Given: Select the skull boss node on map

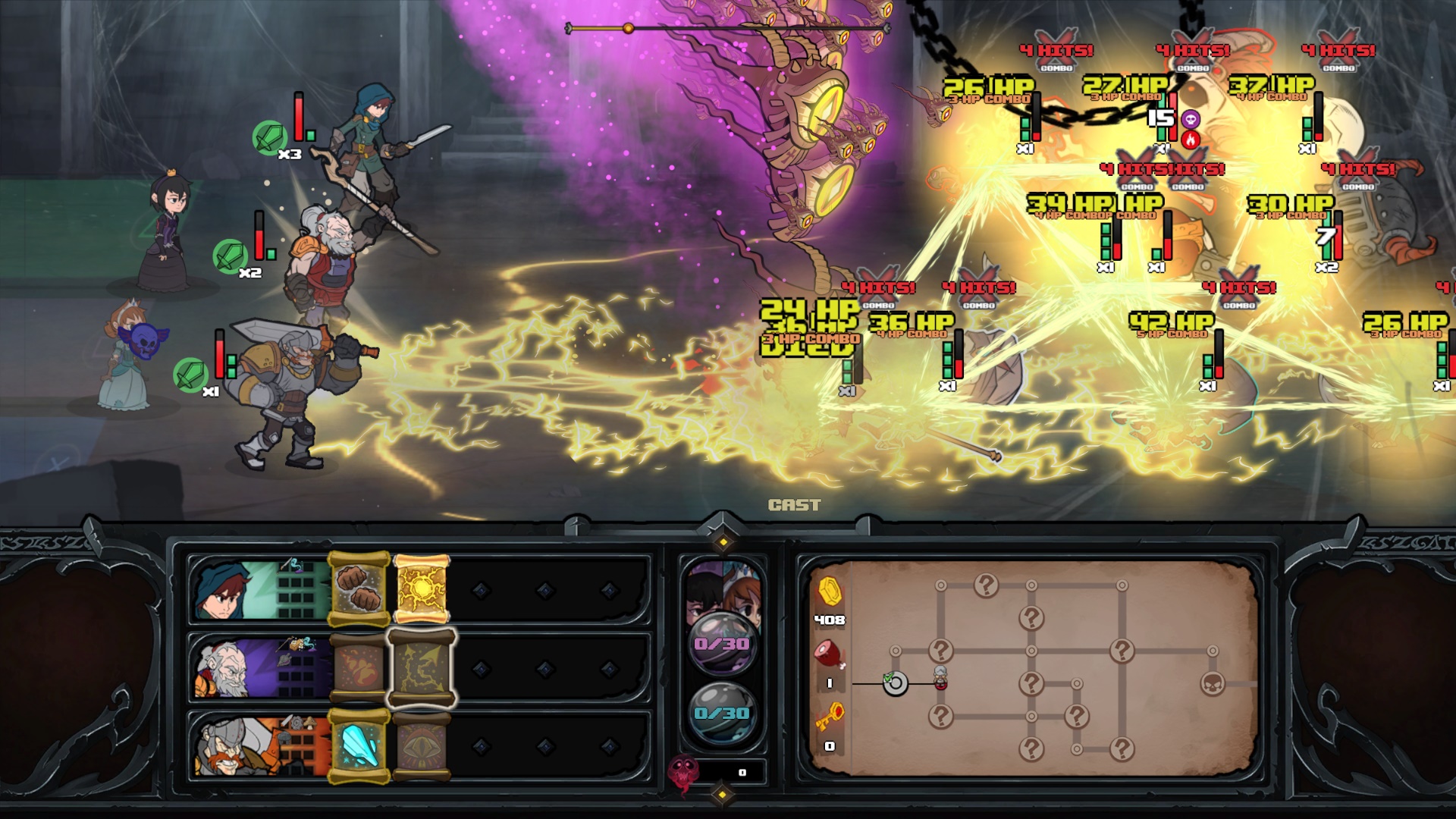Looking at the screenshot, I should click(x=1213, y=684).
